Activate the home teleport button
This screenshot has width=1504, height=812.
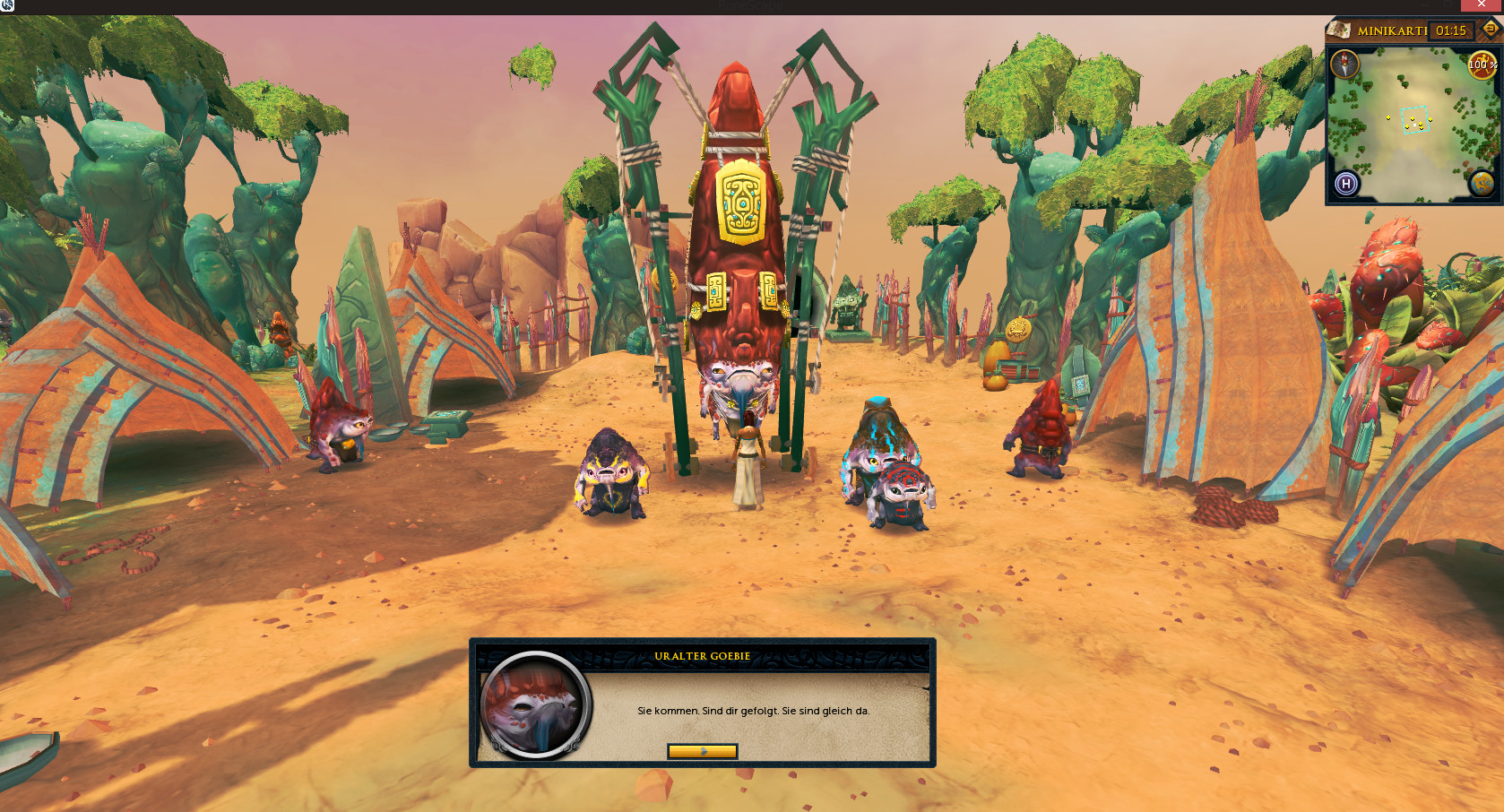pos(1345,184)
